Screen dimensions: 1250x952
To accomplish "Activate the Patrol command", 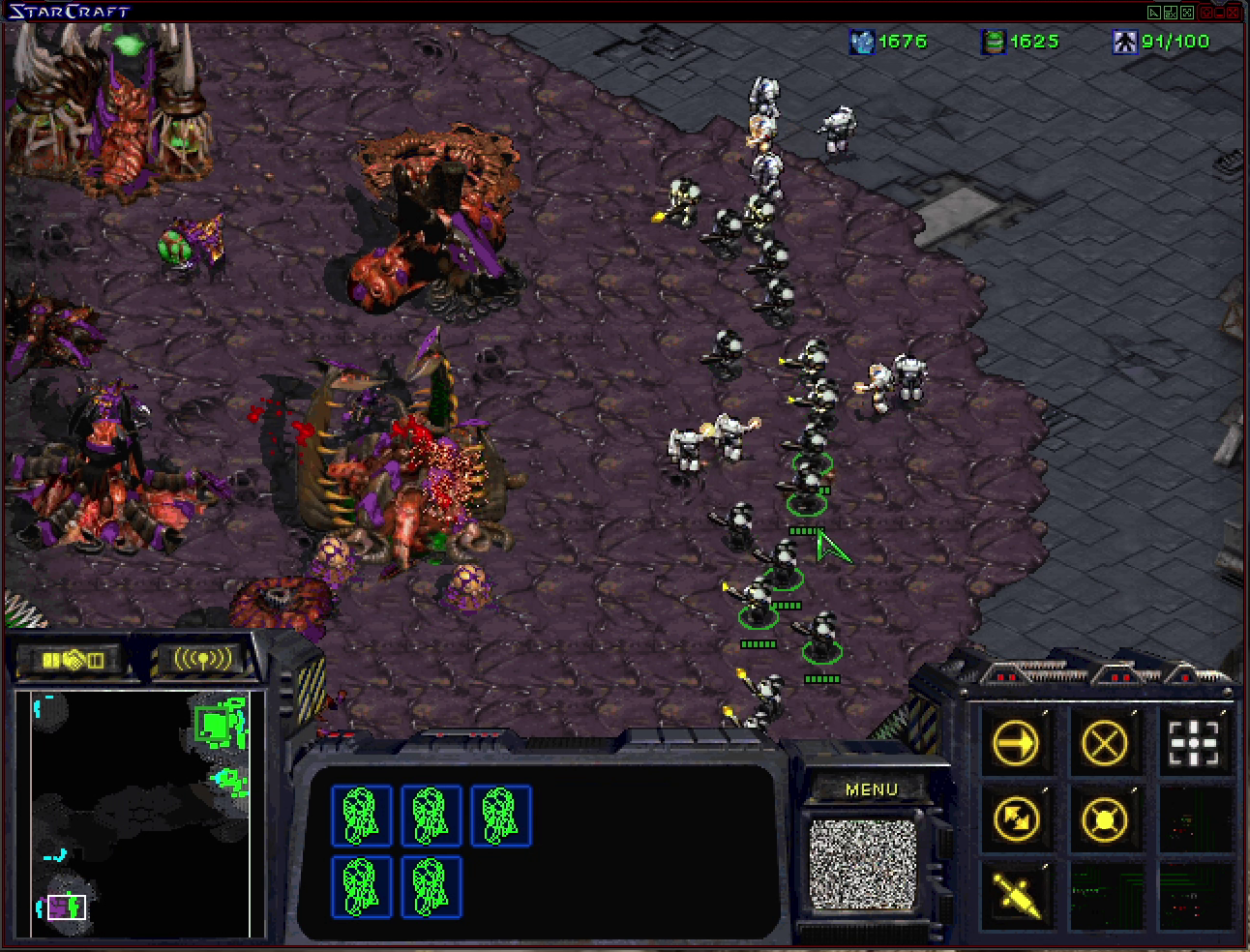I will pos(1017,818).
